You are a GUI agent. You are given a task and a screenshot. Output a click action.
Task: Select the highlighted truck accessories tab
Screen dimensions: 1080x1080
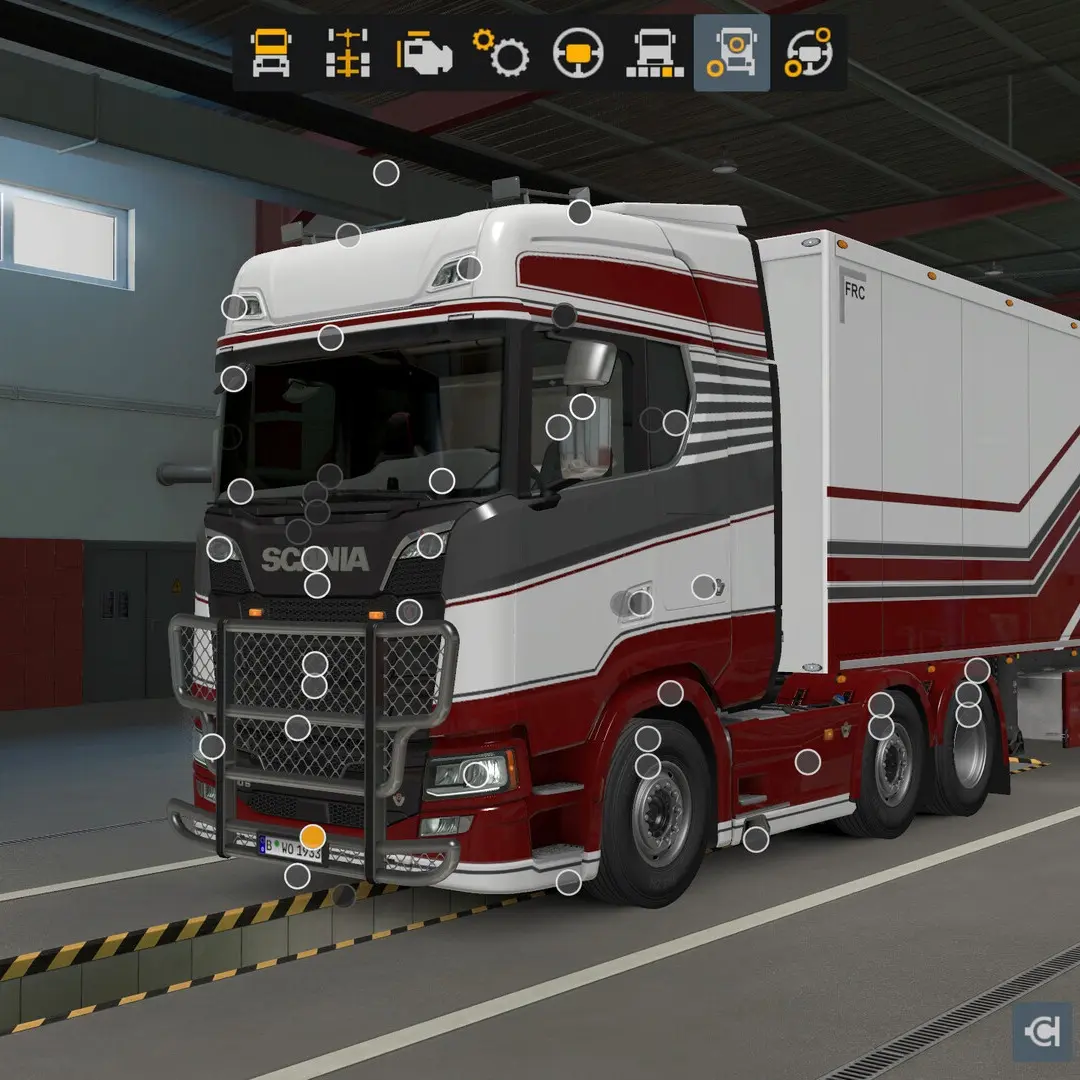732,53
